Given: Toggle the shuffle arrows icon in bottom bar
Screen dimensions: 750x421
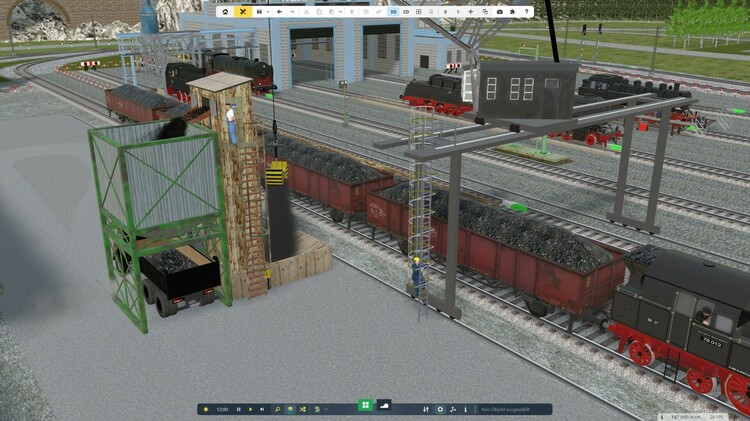Looking at the screenshot, I should point(301,409).
